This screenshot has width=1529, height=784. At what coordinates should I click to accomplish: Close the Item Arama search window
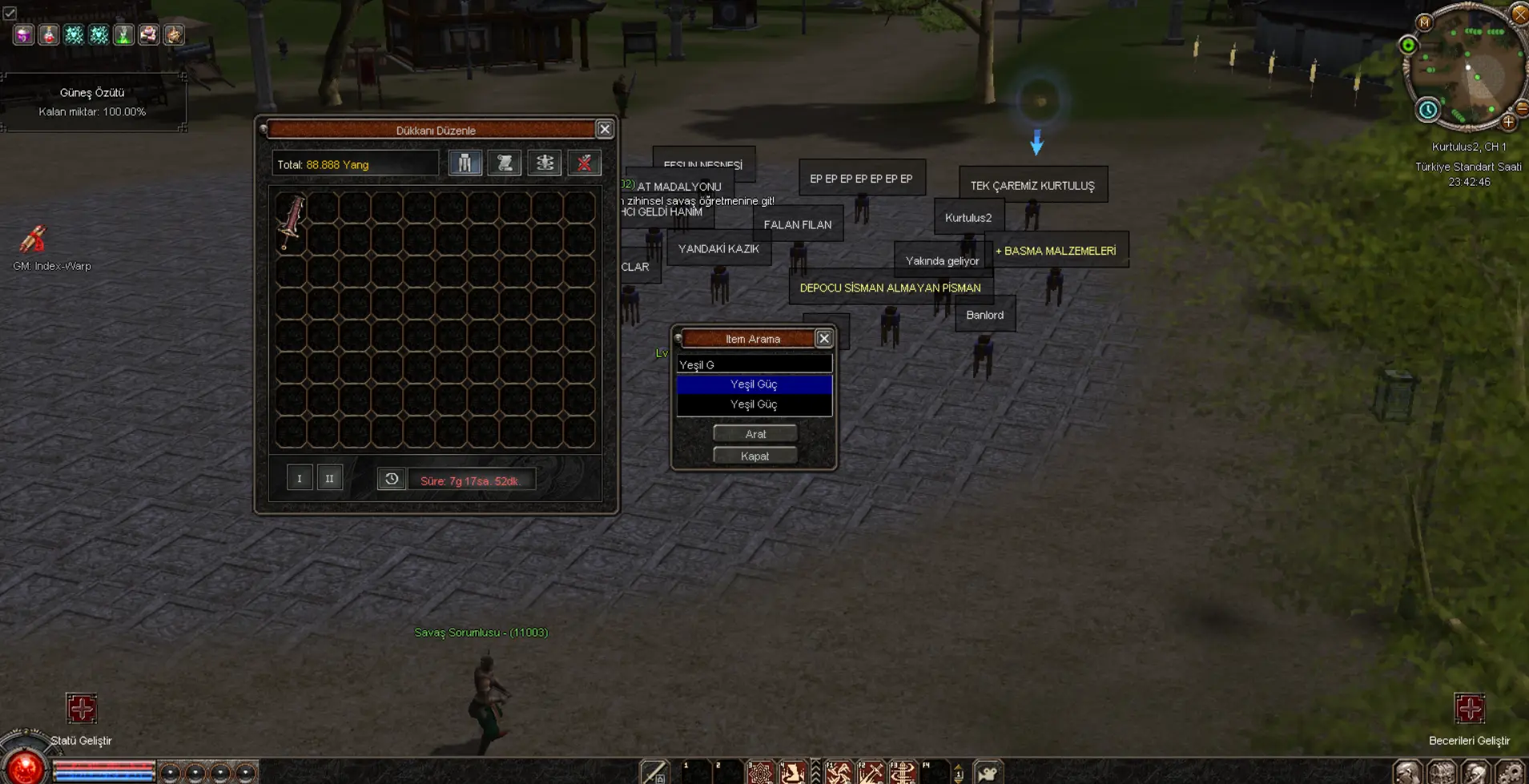click(823, 339)
